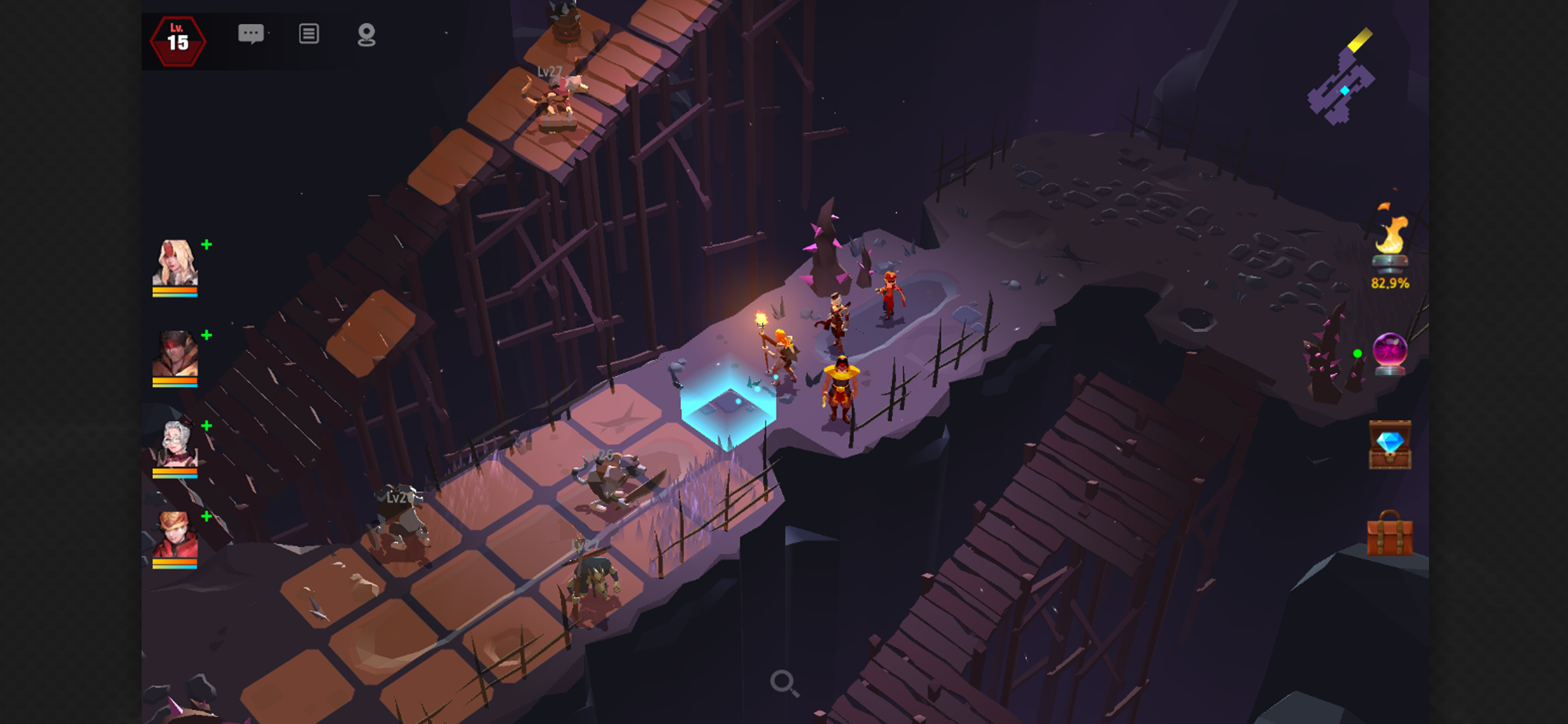Select the blonde-haired hero portrait
Viewport: 1568px width, 724px height.
click(175, 264)
